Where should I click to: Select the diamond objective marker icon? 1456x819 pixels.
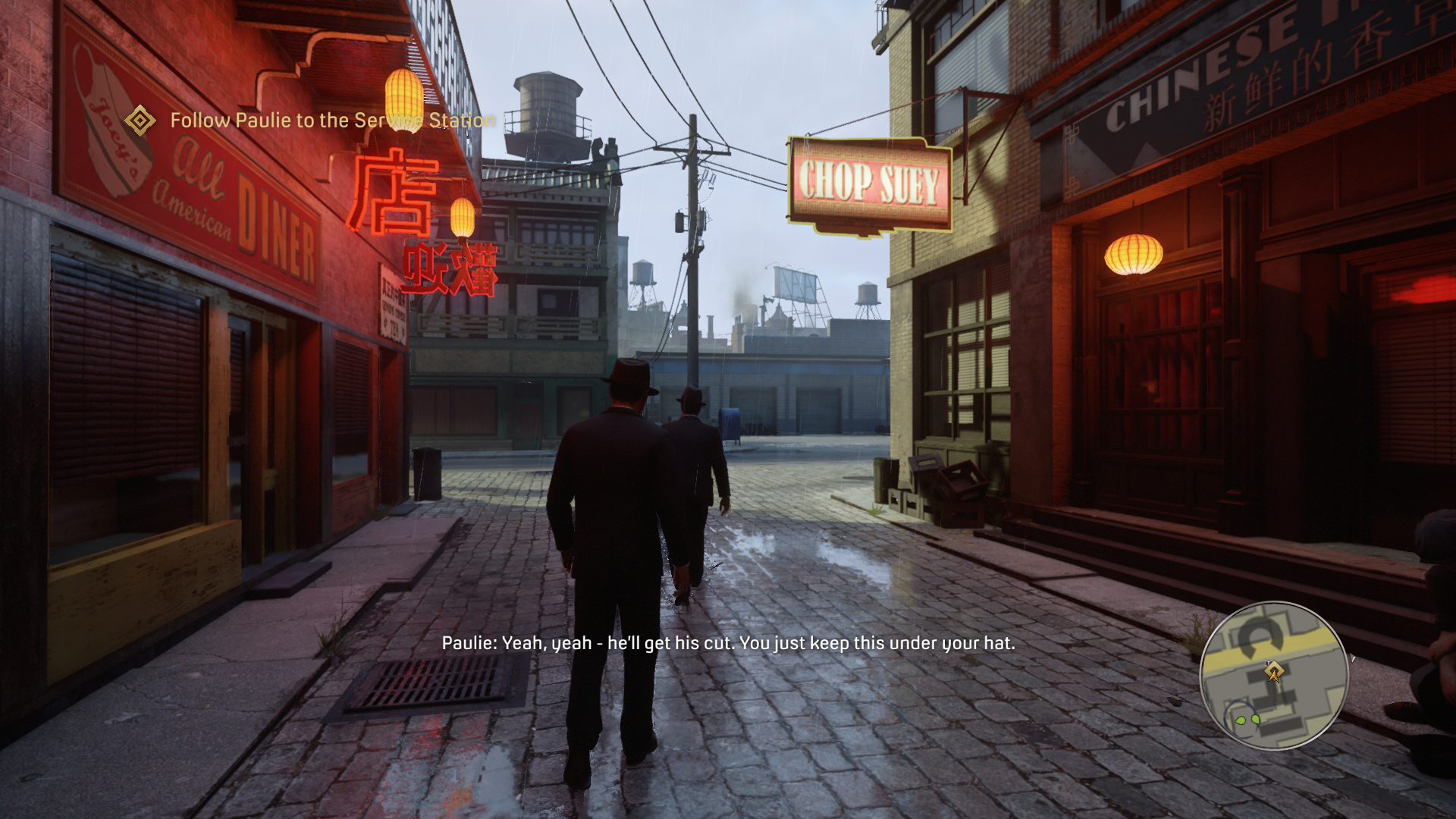click(x=140, y=121)
